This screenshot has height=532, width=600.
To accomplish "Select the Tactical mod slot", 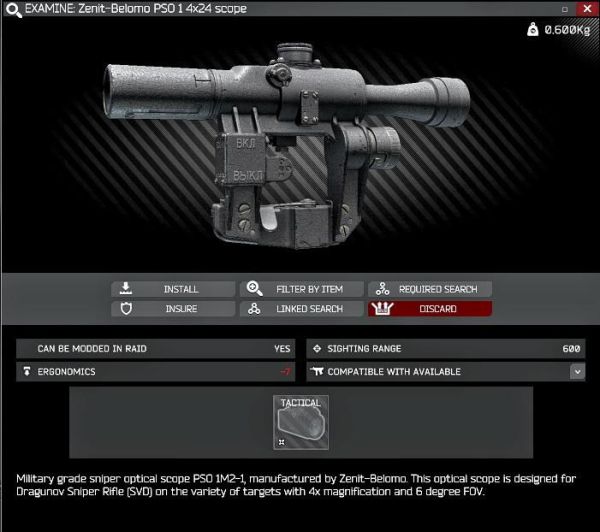I will 300,422.
